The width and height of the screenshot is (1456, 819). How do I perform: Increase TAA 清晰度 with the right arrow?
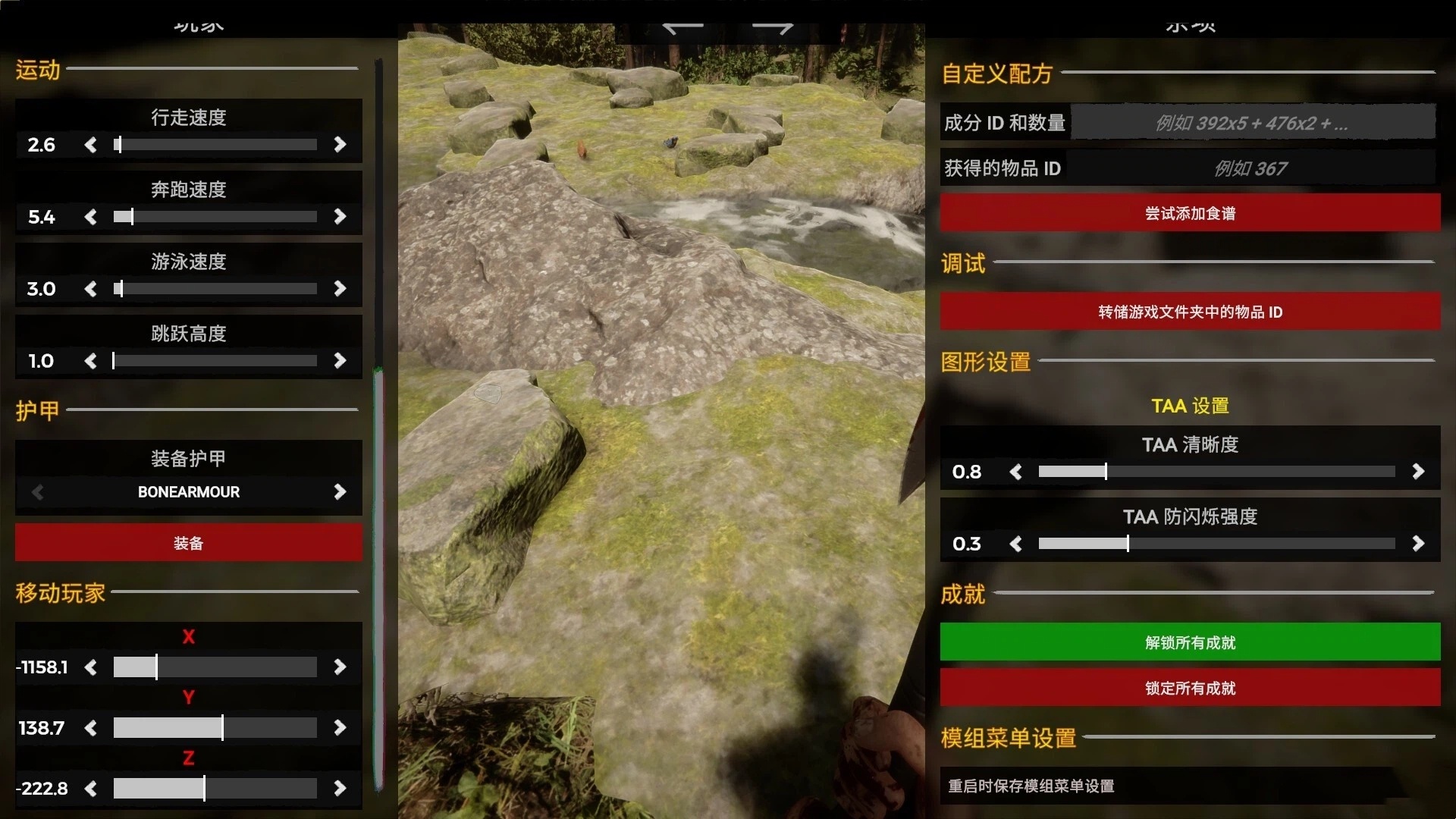click(1419, 471)
